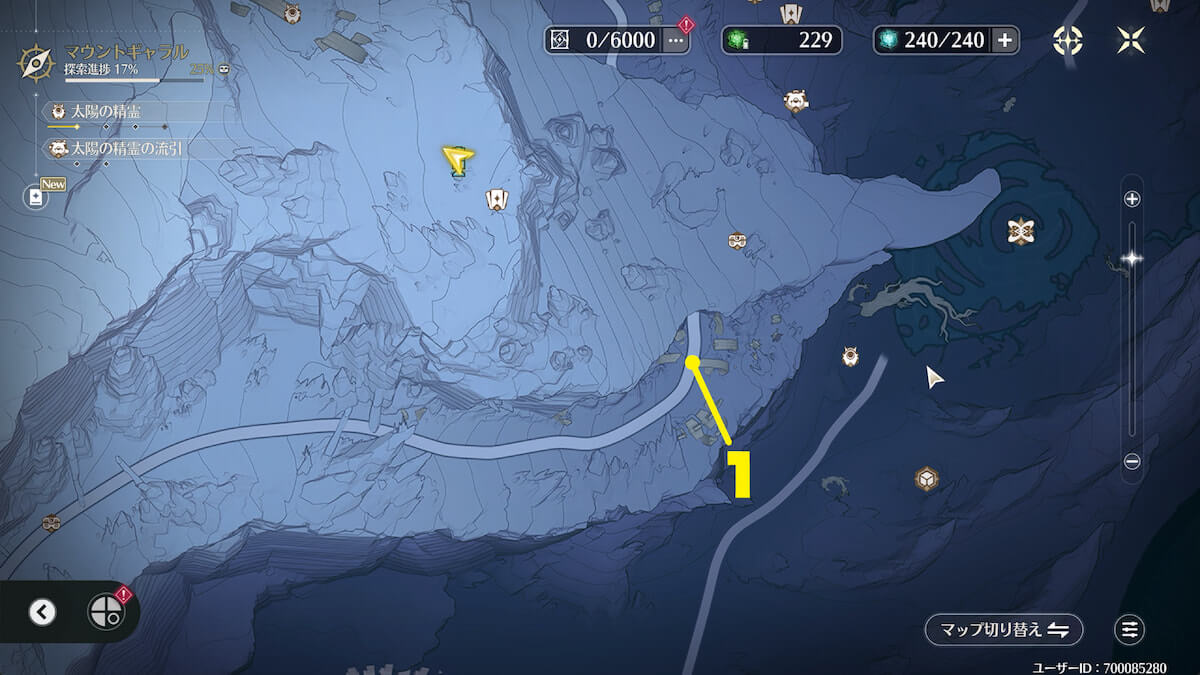The width and height of the screenshot is (1200, 675).
Task: Select the 太陽の精霊の流引 tracker entry
Action: [120, 149]
